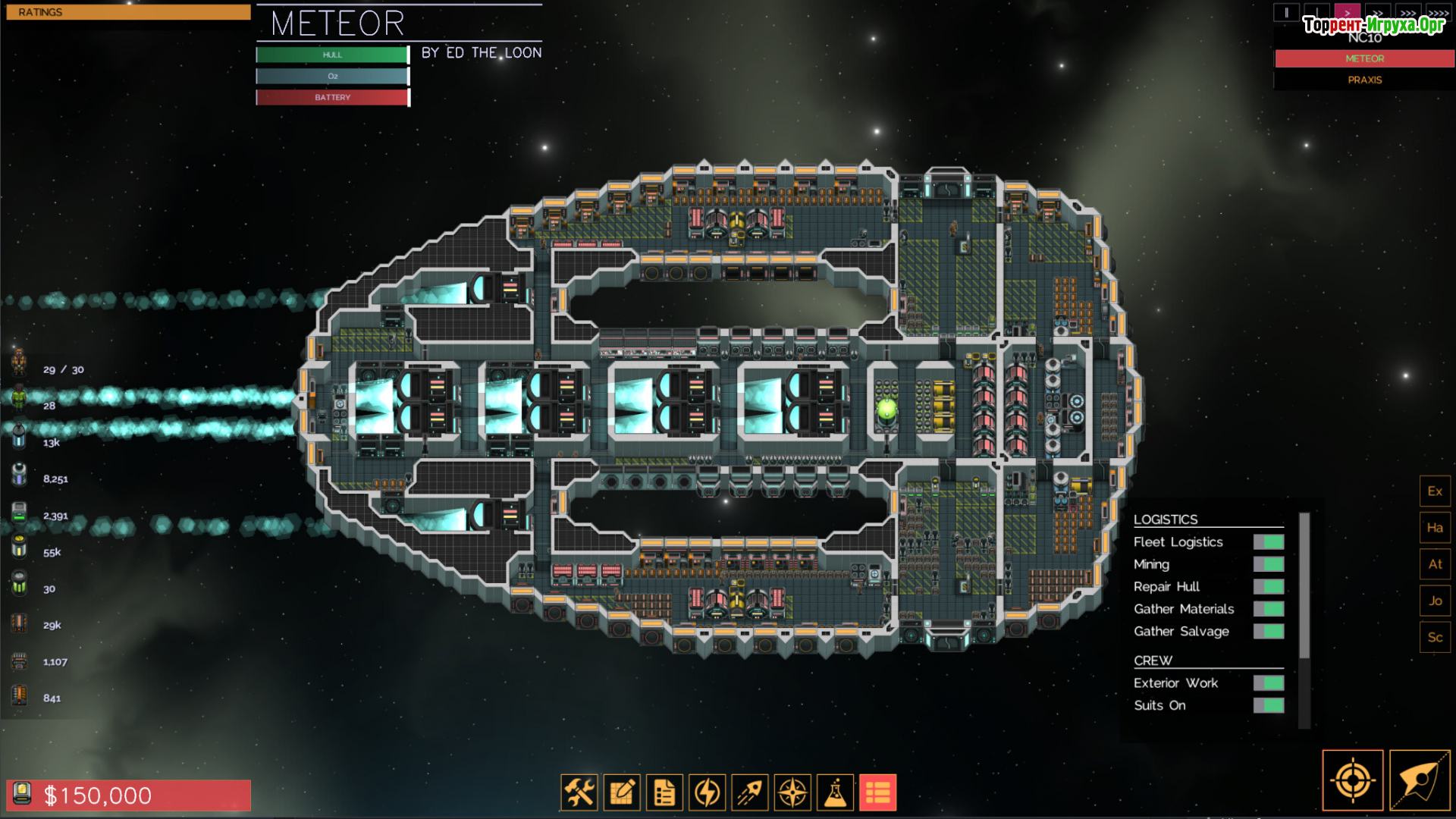
Task: Toggle the Mining logistics switch
Action: 1268,564
